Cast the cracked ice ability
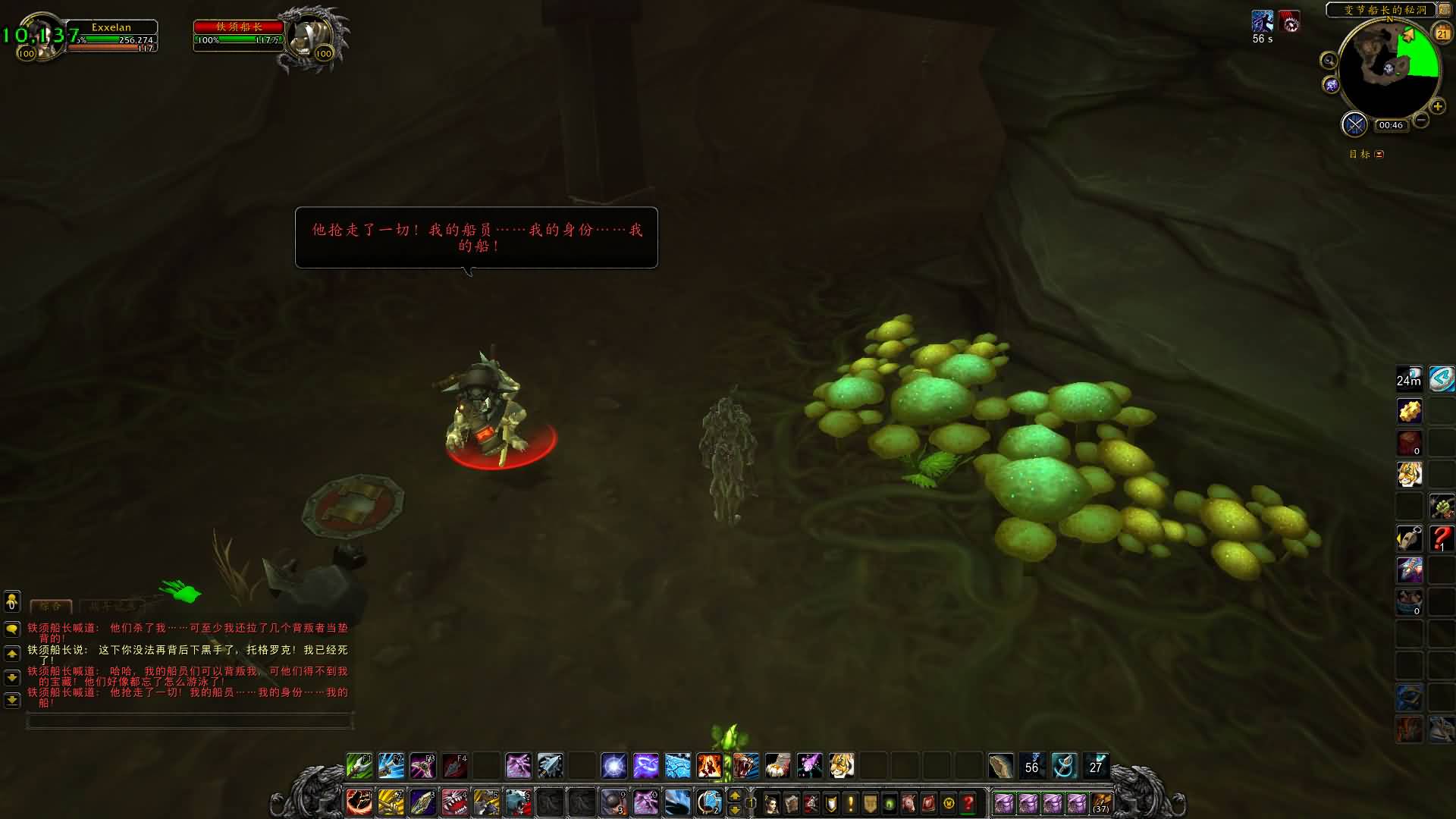Image resolution: width=1456 pixels, height=819 pixels. point(677,766)
